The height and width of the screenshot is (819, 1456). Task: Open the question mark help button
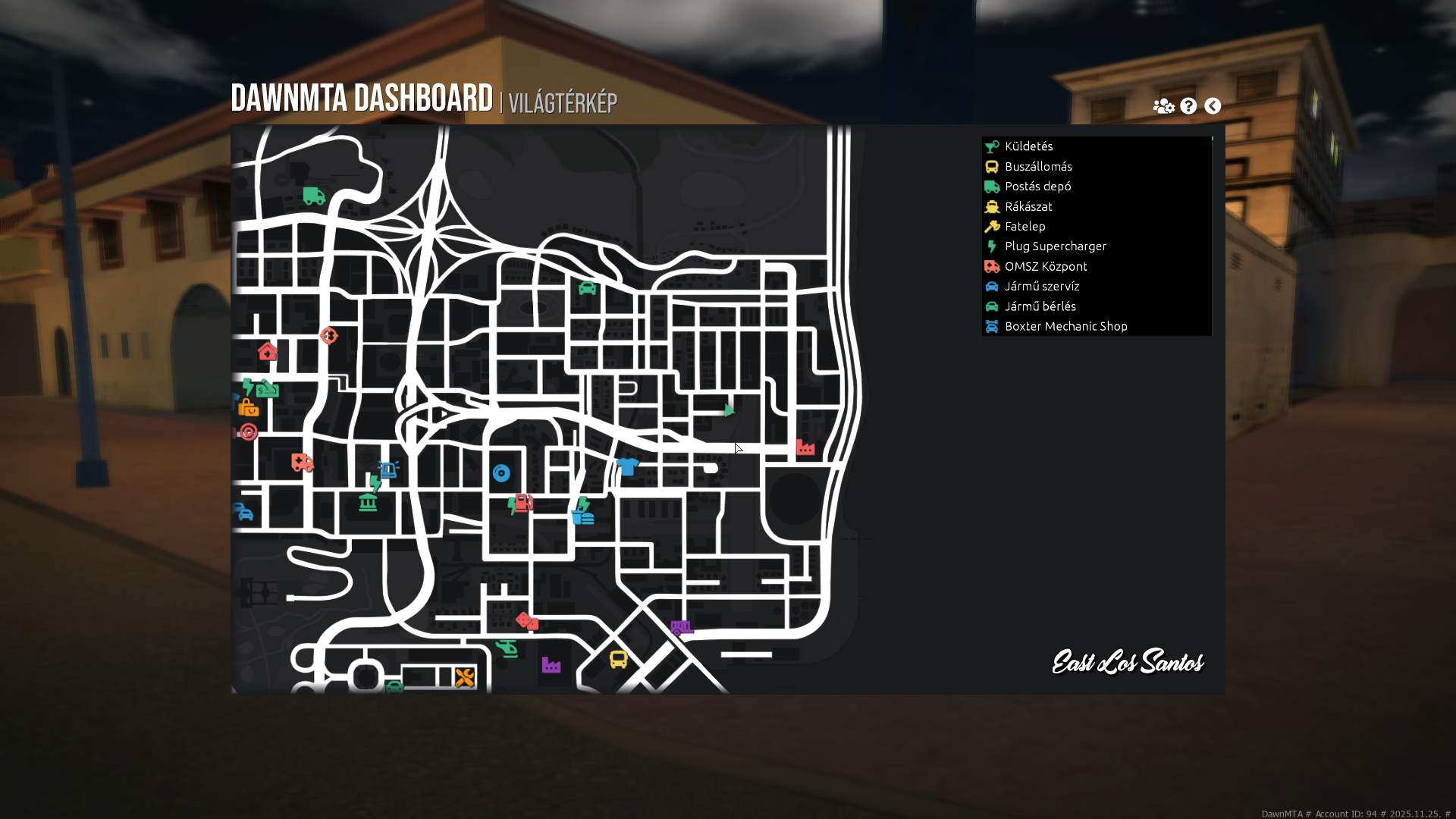coord(1188,106)
